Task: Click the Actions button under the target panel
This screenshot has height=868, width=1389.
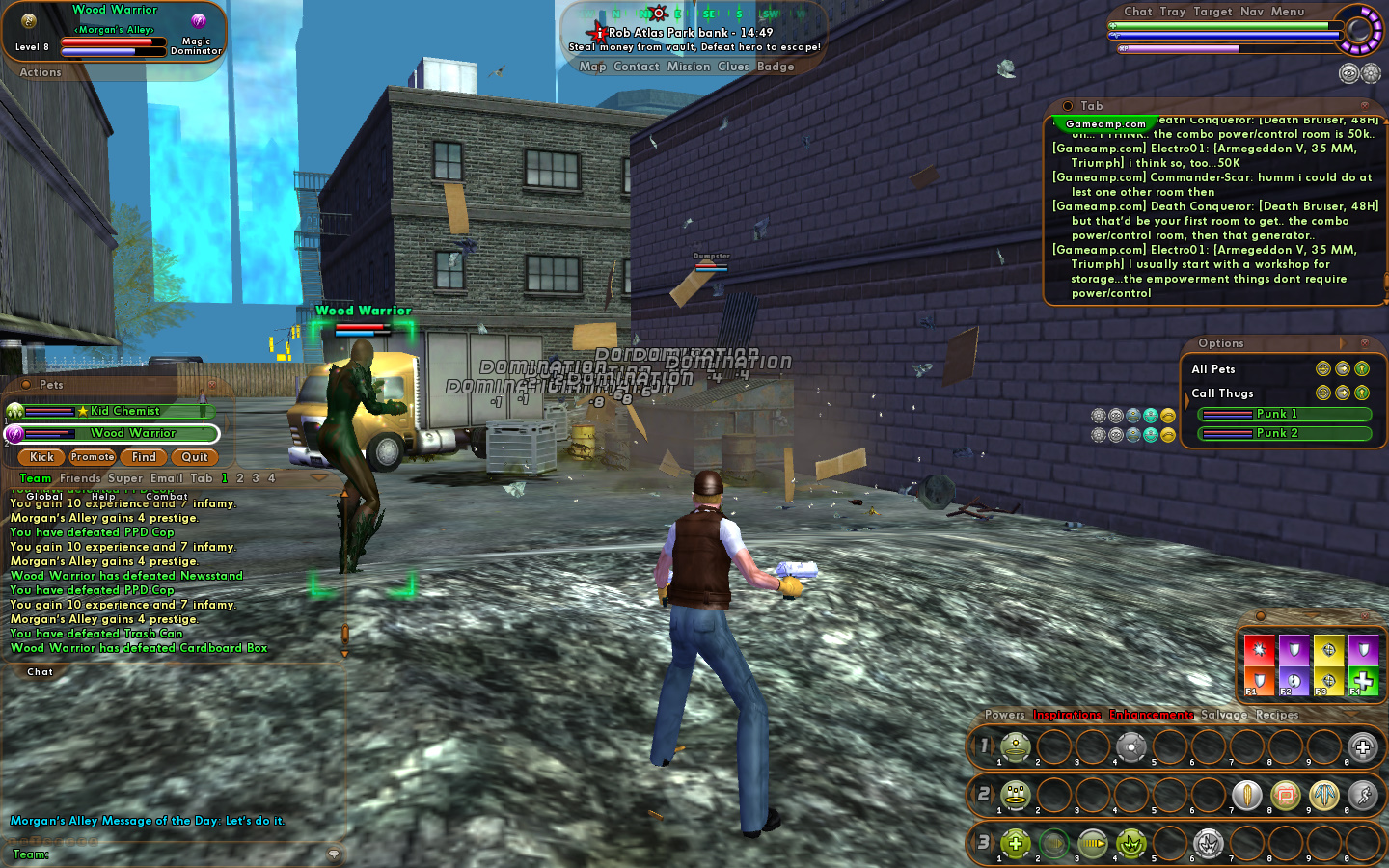Action: pyautogui.click(x=41, y=72)
